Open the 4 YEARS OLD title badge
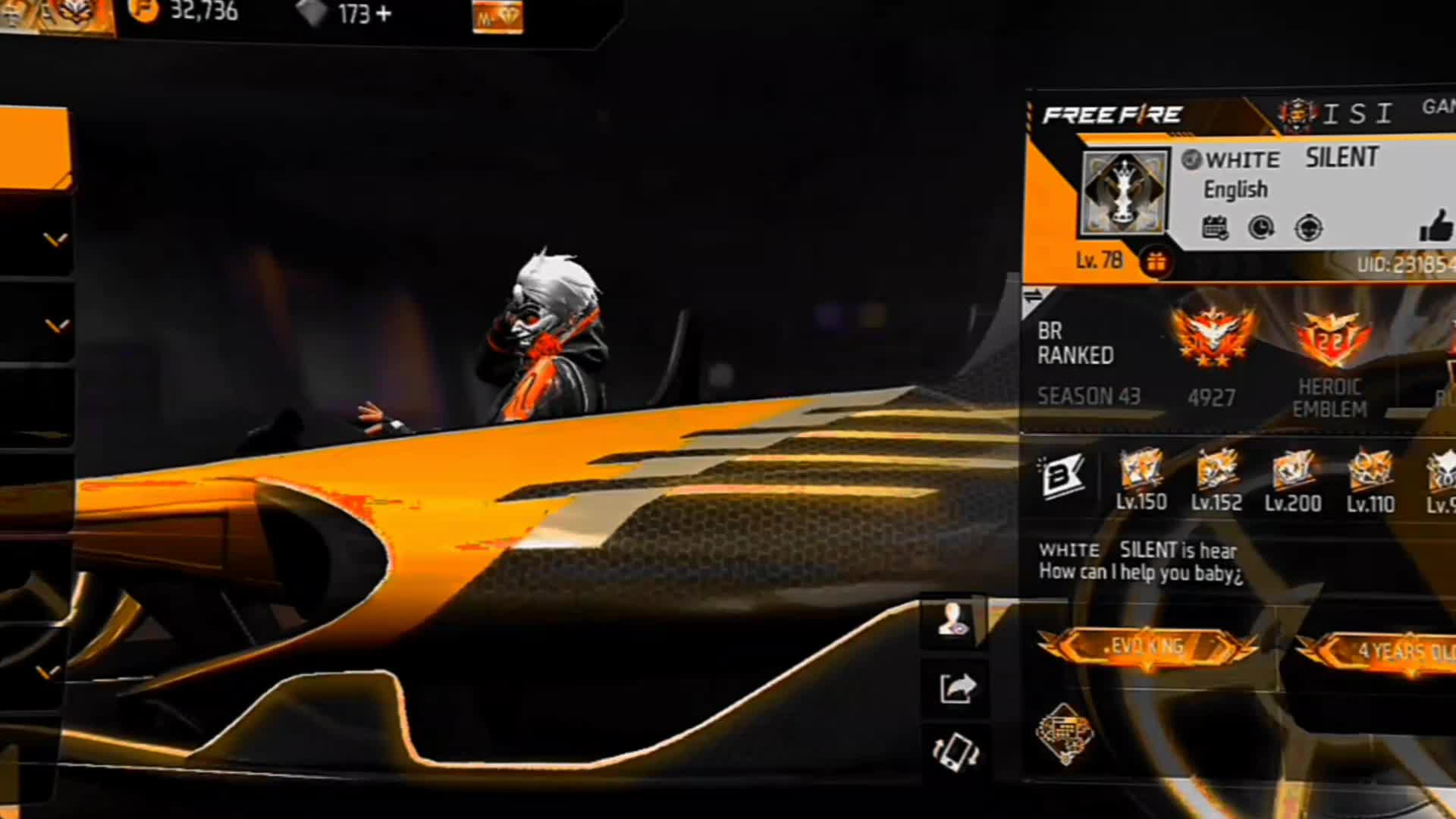Viewport: 1456px width, 819px height. point(1388,651)
